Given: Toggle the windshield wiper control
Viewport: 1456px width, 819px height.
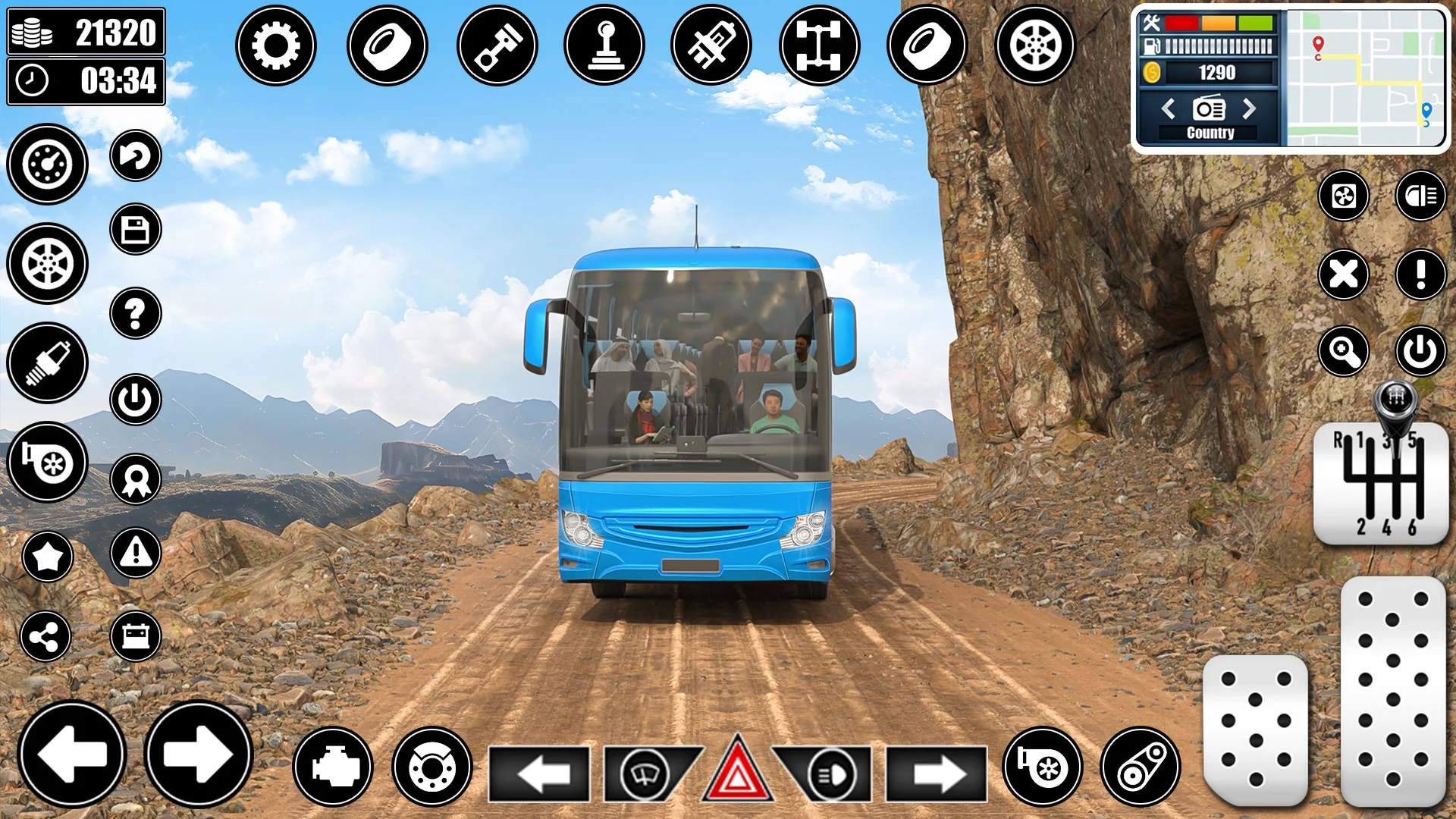Looking at the screenshot, I should [x=645, y=773].
